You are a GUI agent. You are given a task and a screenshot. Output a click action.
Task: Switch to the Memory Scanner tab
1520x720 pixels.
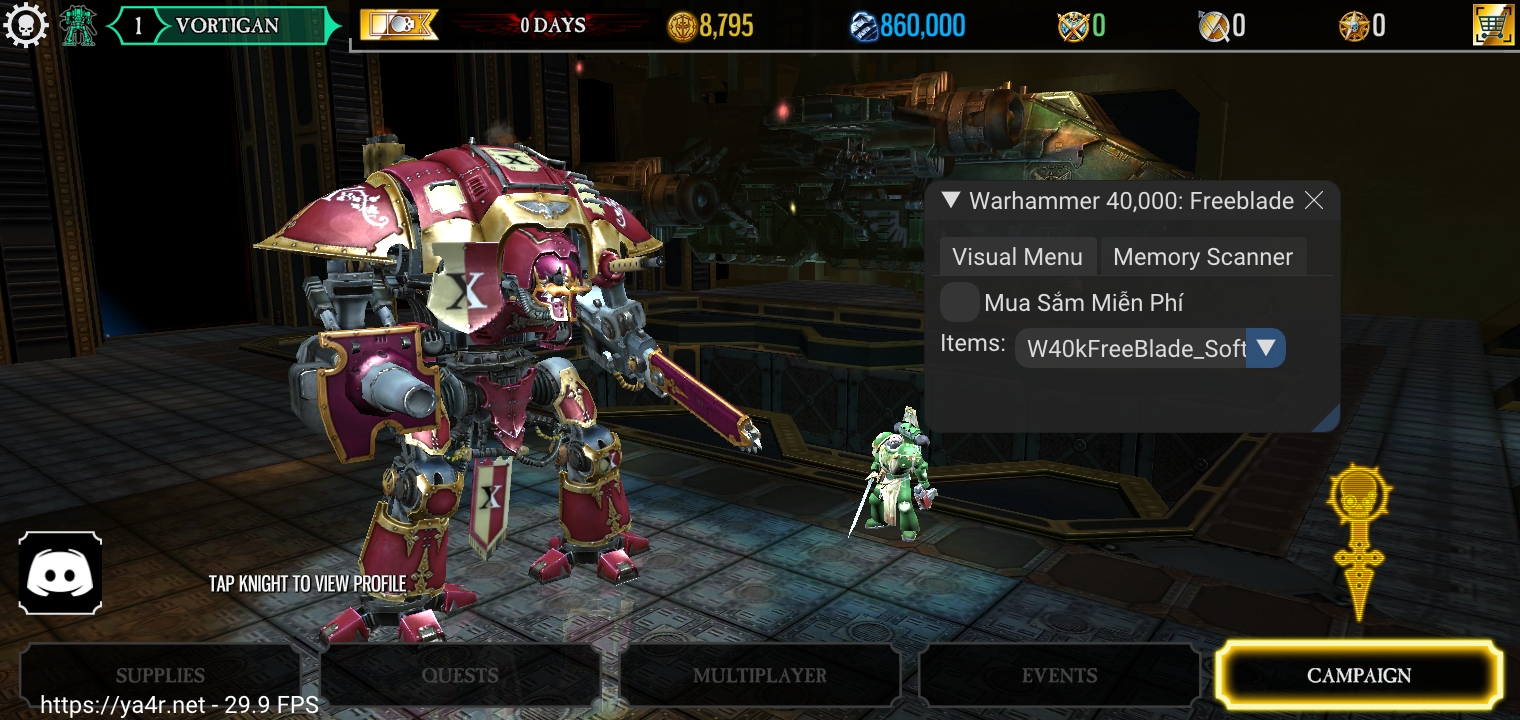1203,256
